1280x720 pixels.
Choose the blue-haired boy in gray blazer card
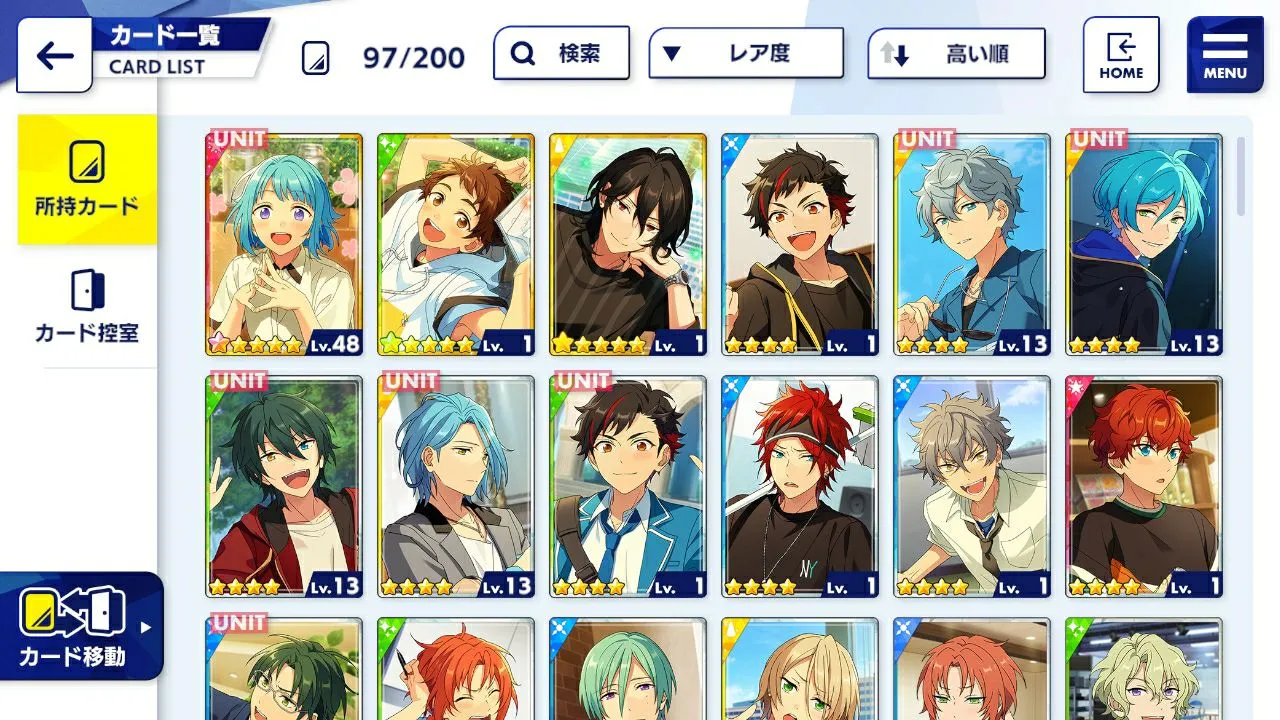click(x=456, y=486)
